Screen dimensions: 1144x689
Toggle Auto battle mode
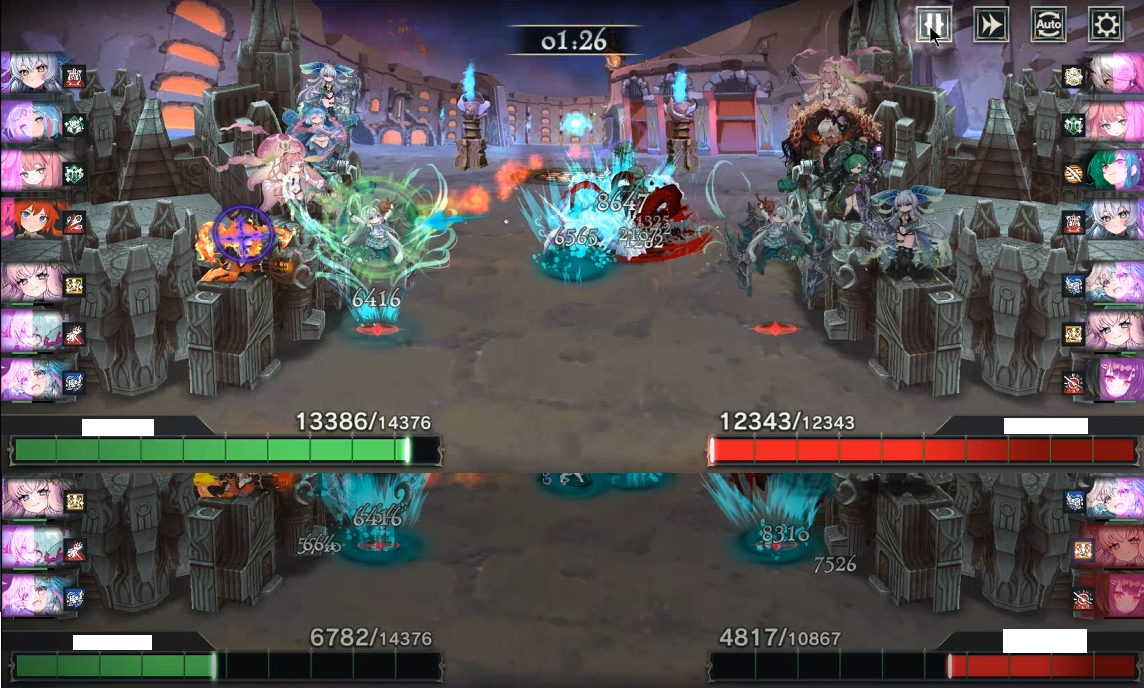1048,24
